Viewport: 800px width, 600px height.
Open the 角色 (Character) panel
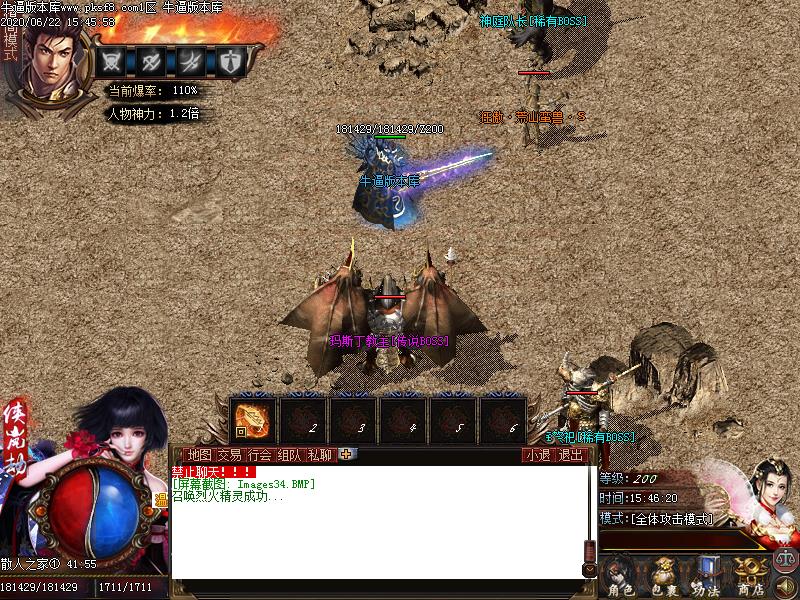coord(621,577)
